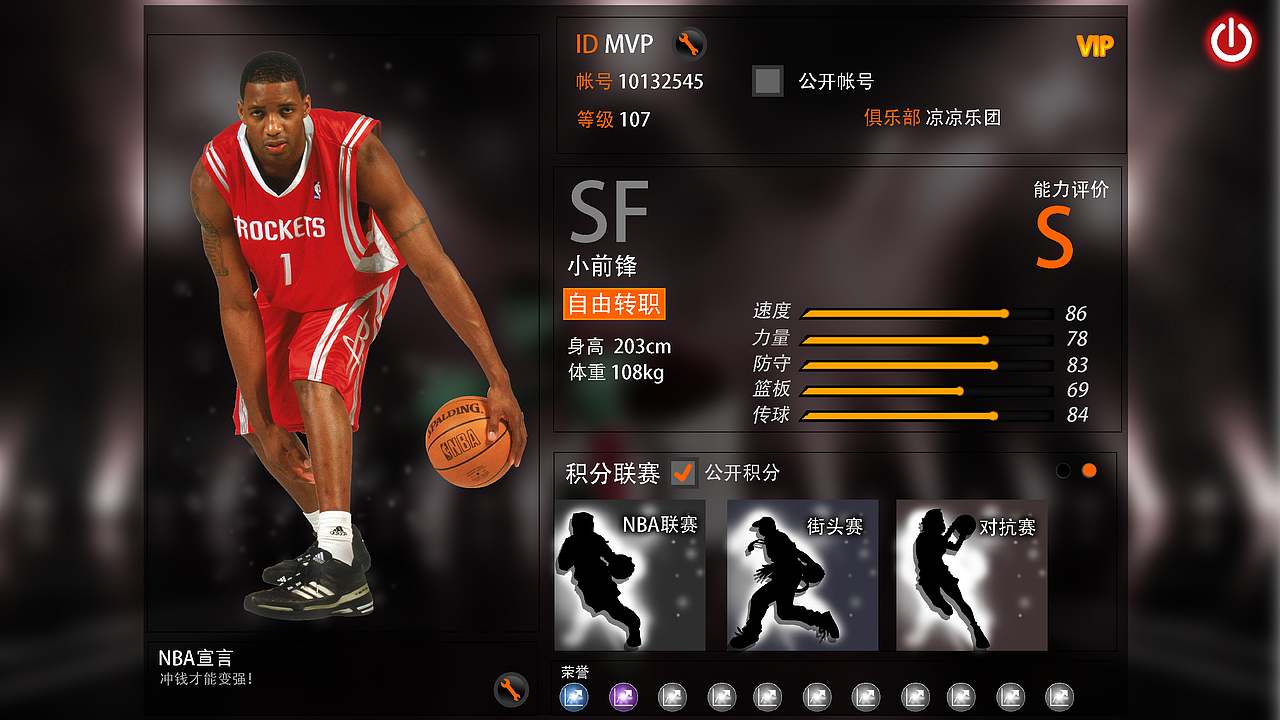Click the wrench icon beside ID MVP
The image size is (1280, 720).
point(687,44)
